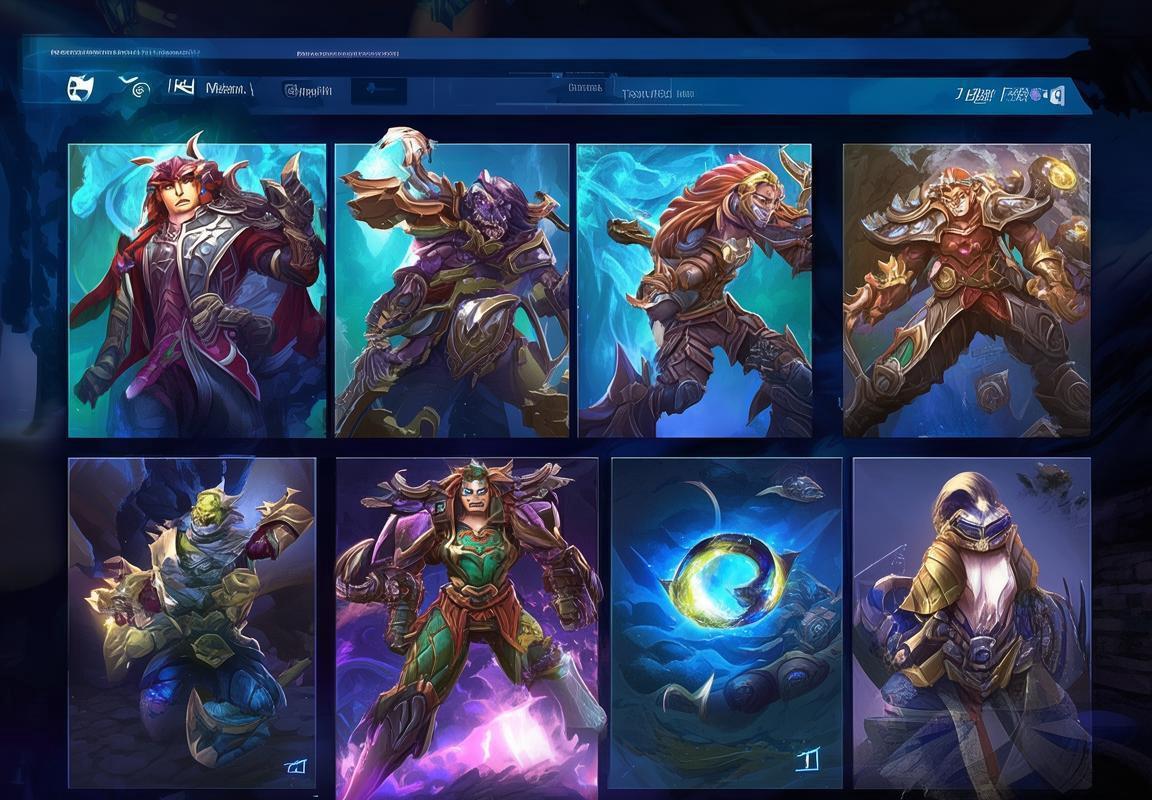Select the gold and red armored knight card
This screenshot has height=800, width=1152.
[966, 290]
